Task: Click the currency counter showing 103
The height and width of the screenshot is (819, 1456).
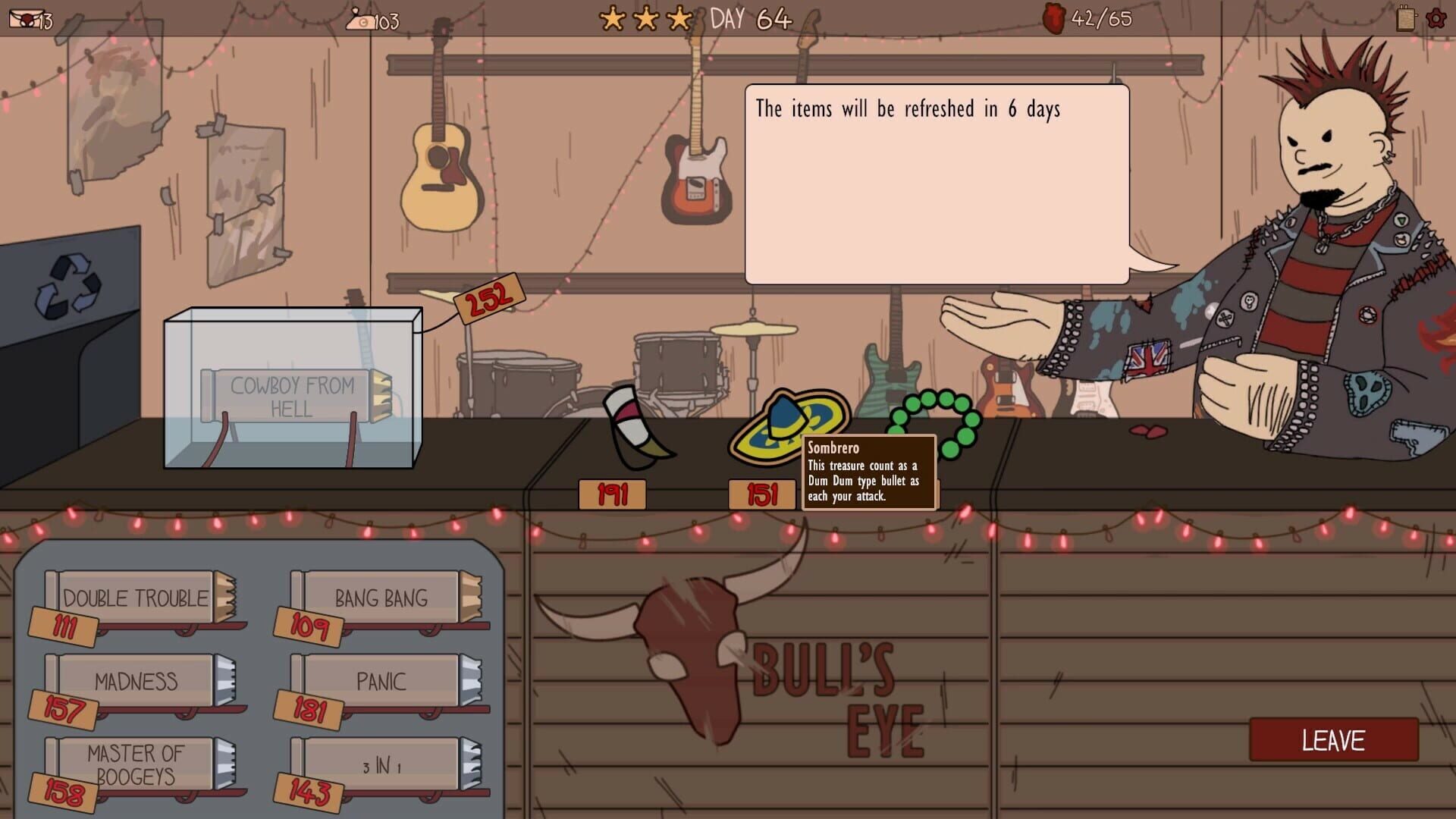Action: (x=372, y=21)
